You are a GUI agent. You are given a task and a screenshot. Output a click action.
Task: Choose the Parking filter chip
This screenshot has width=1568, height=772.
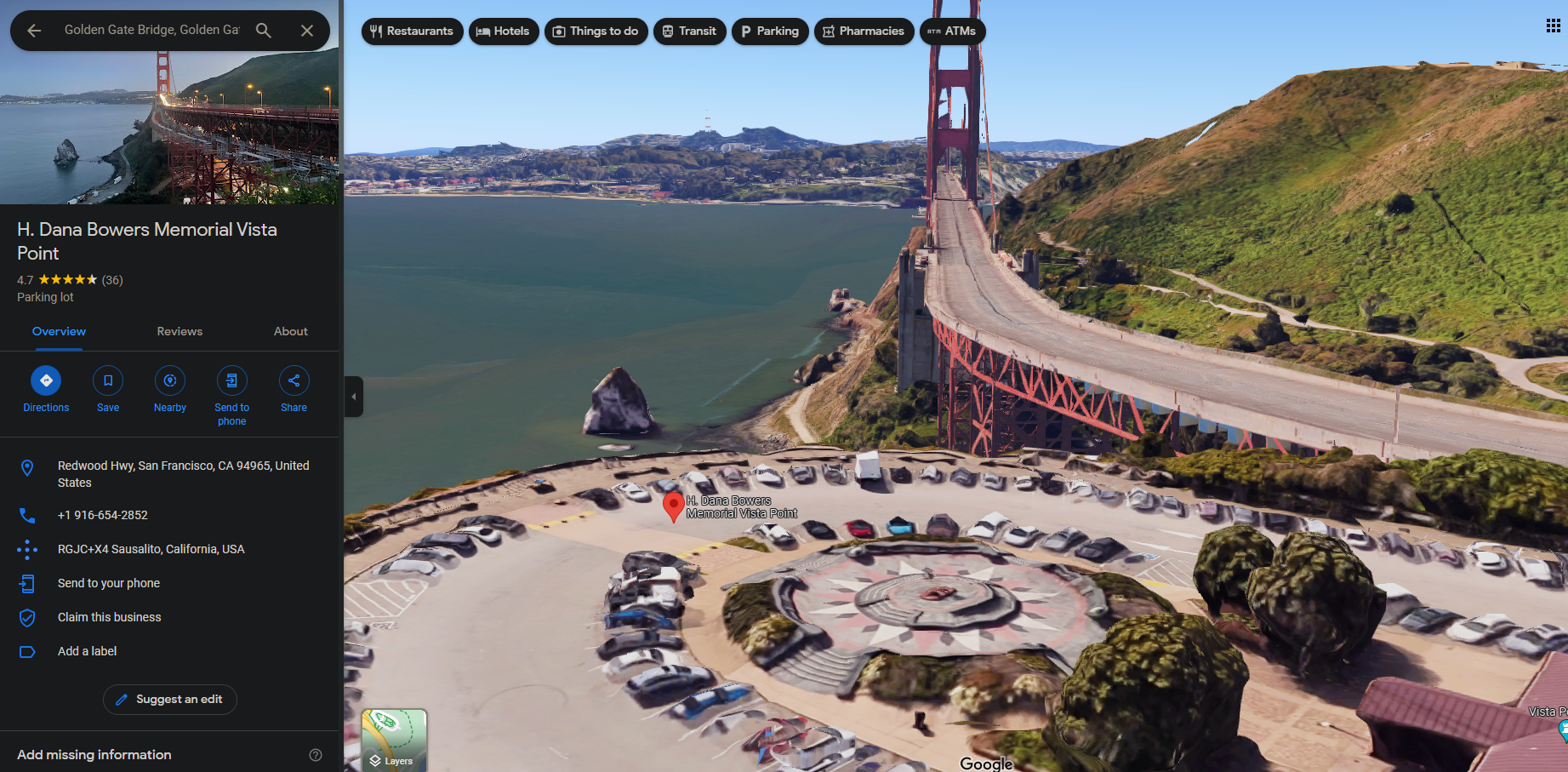[x=769, y=31]
